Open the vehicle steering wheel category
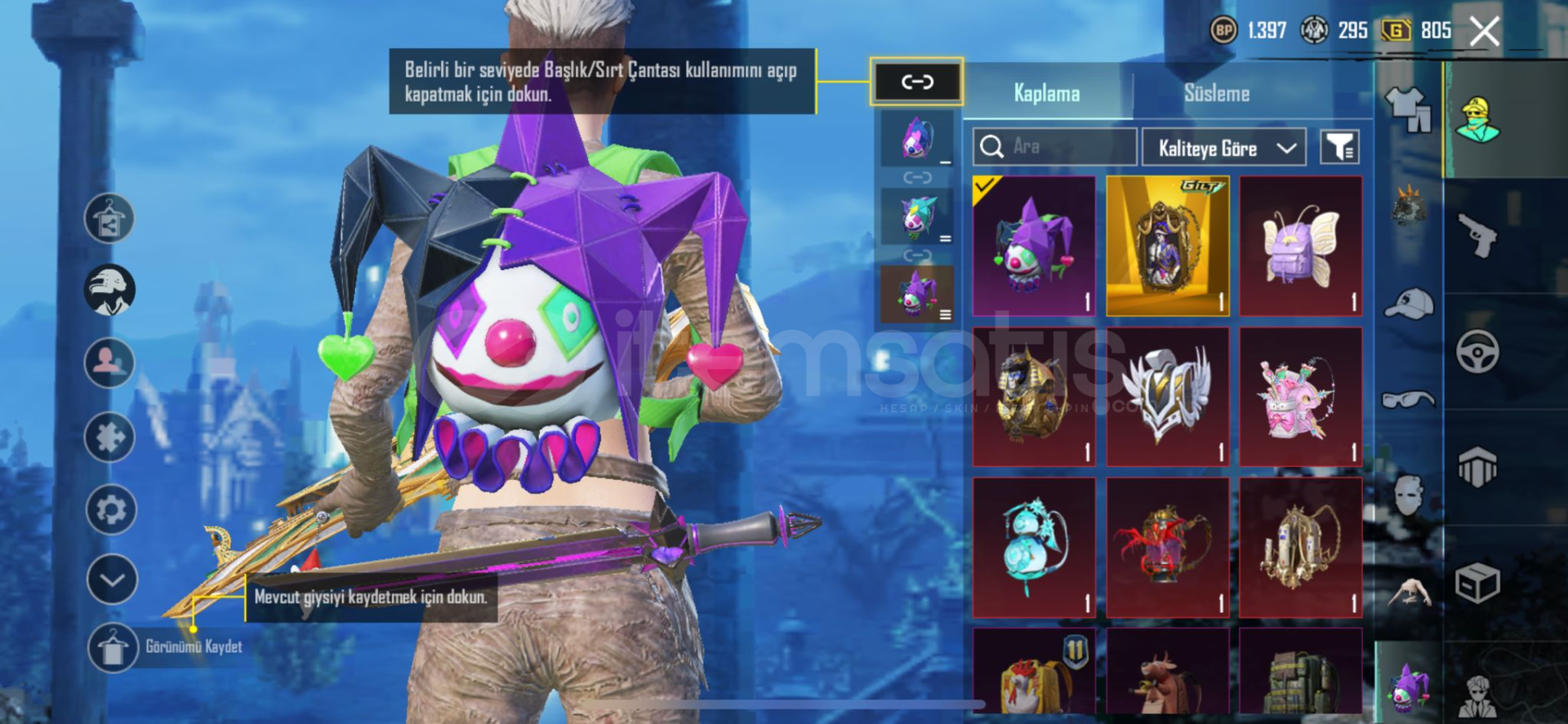This screenshot has height=724, width=1568. pos(1477,352)
